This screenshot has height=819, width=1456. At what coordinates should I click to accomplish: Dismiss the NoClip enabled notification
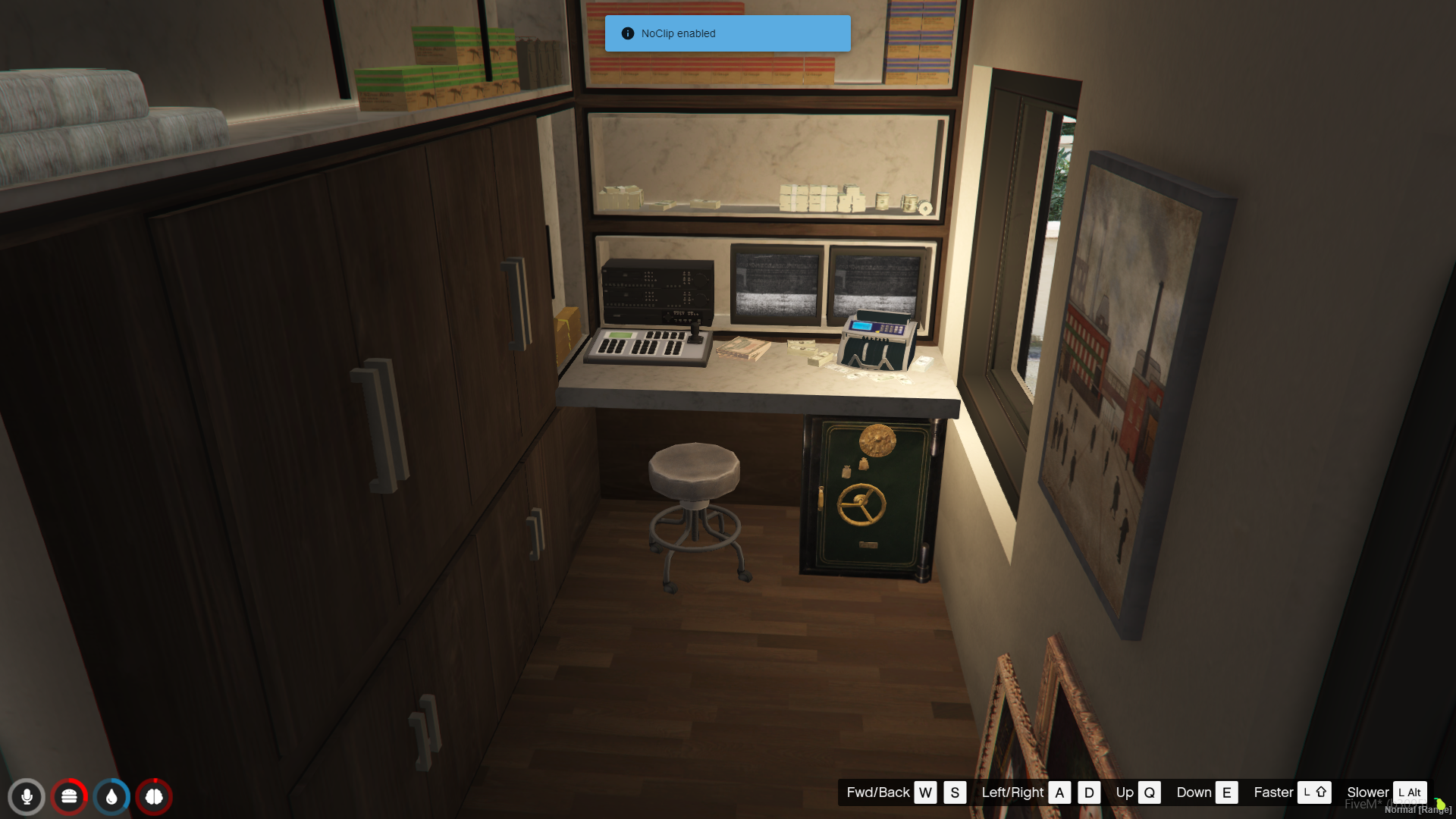[x=727, y=33]
